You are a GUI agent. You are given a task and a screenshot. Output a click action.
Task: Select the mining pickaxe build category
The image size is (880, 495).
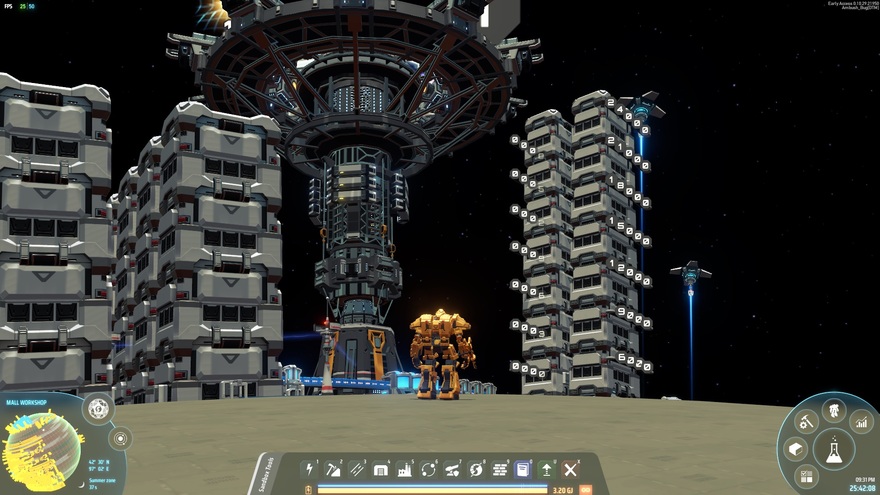(x=334, y=469)
